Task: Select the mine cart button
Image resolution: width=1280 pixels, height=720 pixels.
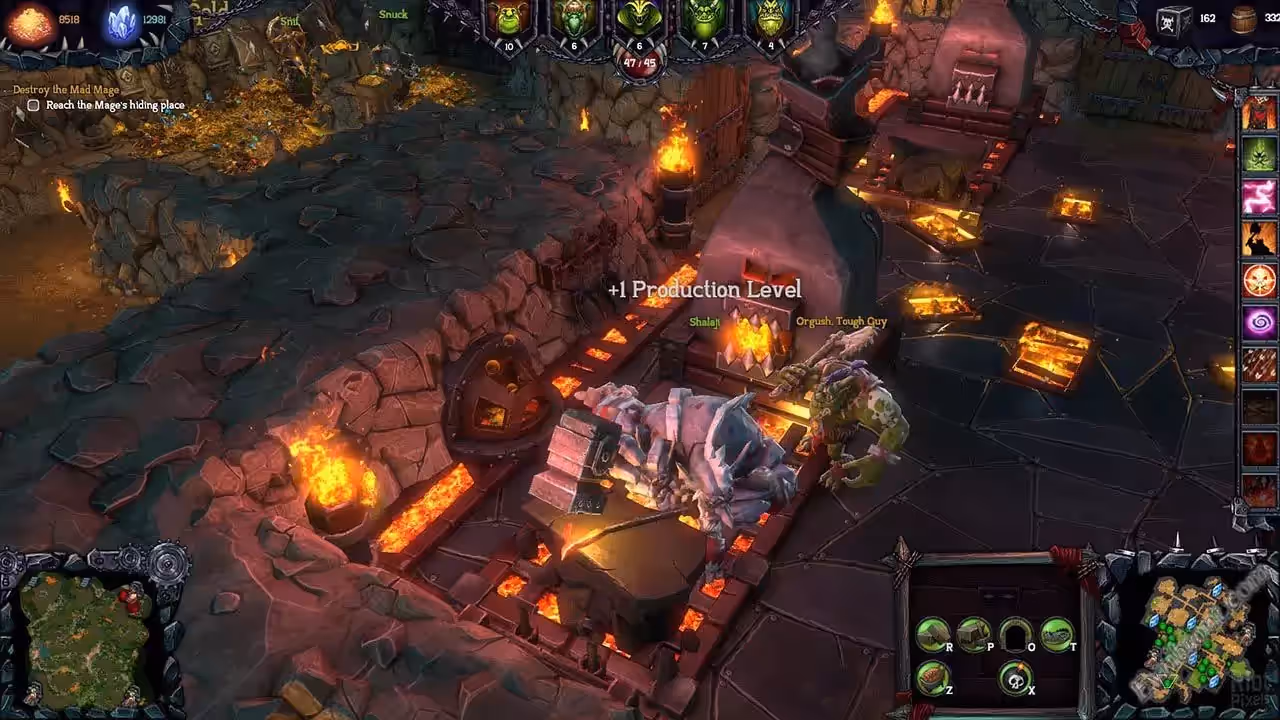Action: (933, 678)
